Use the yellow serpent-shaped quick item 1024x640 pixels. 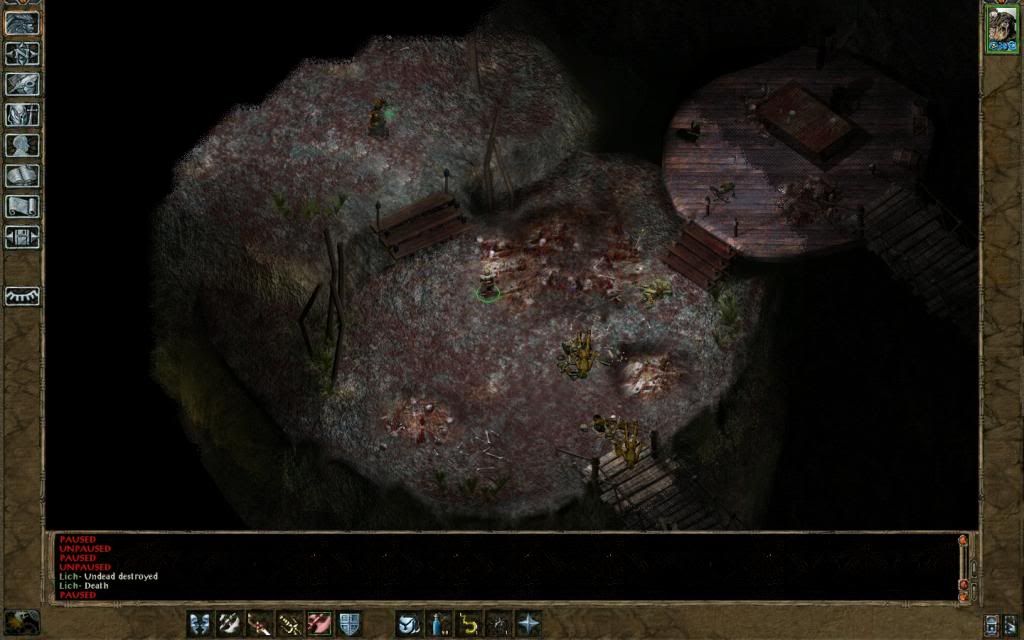click(468, 623)
